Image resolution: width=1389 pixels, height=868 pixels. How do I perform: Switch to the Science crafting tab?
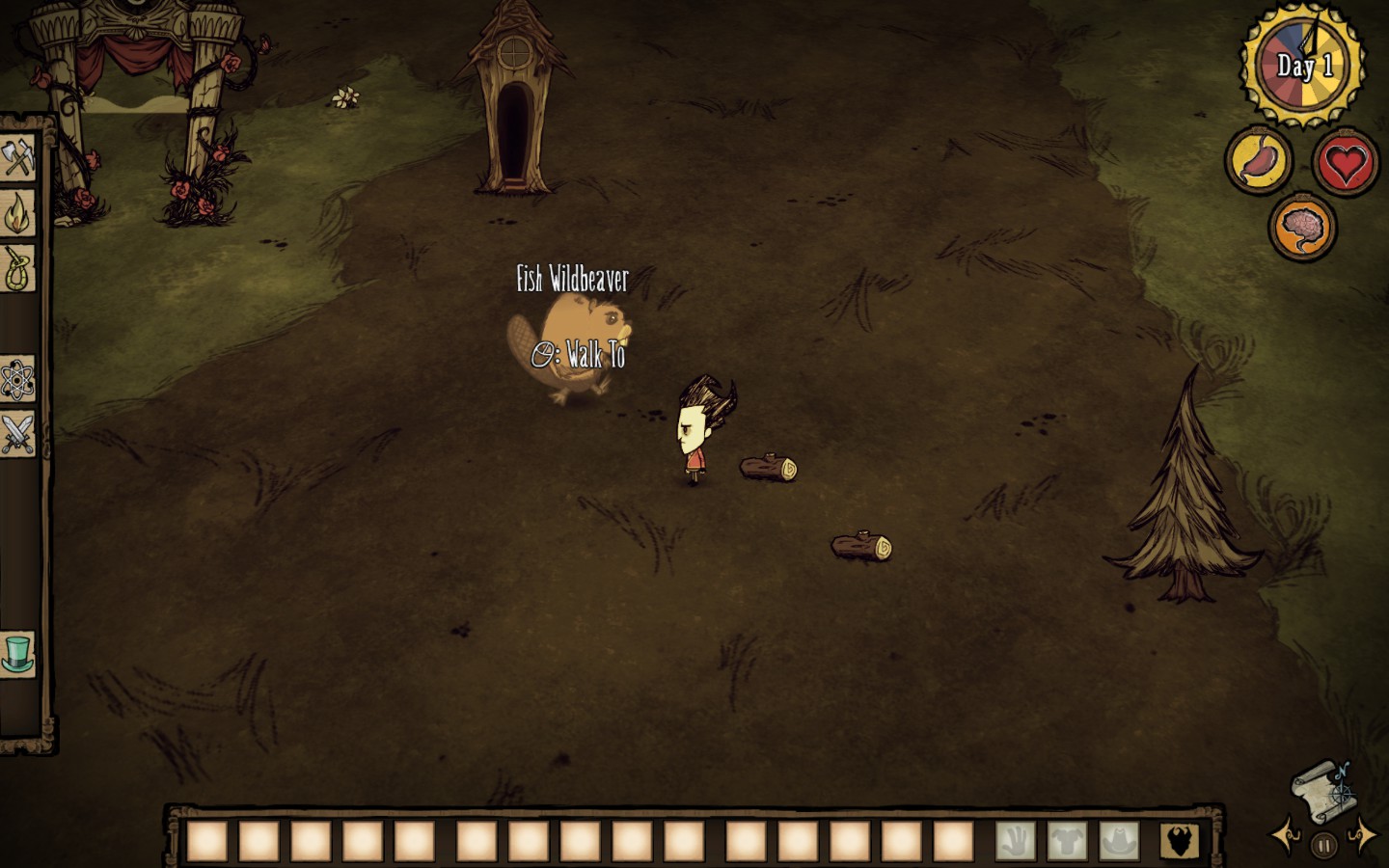(17, 380)
